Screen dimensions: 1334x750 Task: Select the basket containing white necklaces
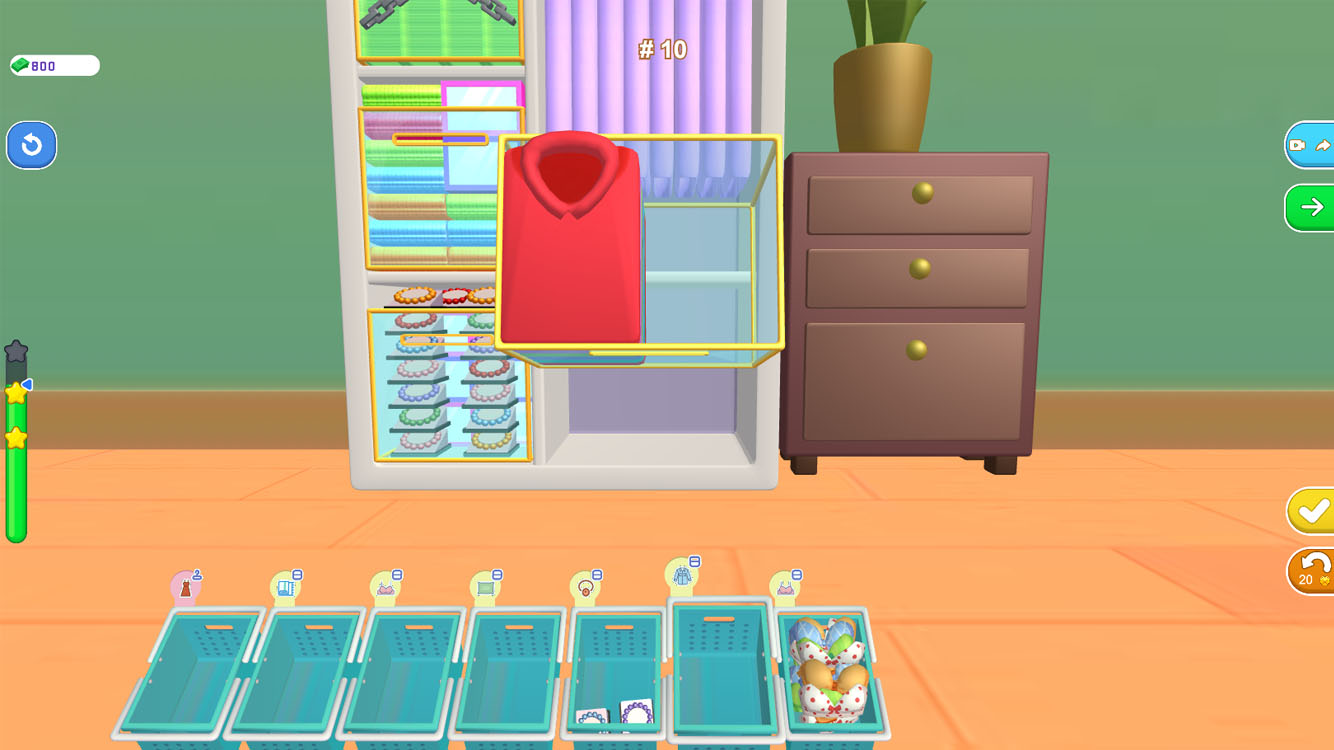click(613, 690)
